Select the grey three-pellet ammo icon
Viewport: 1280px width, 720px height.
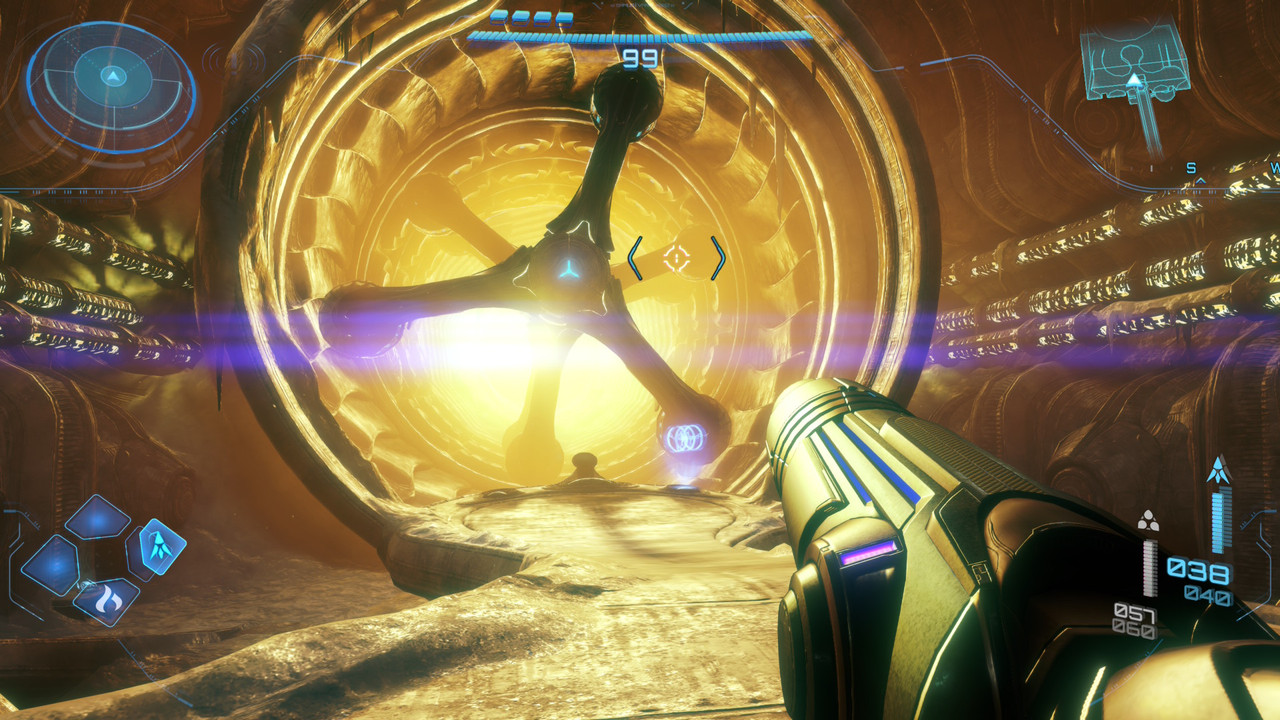click(x=1148, y=520)
